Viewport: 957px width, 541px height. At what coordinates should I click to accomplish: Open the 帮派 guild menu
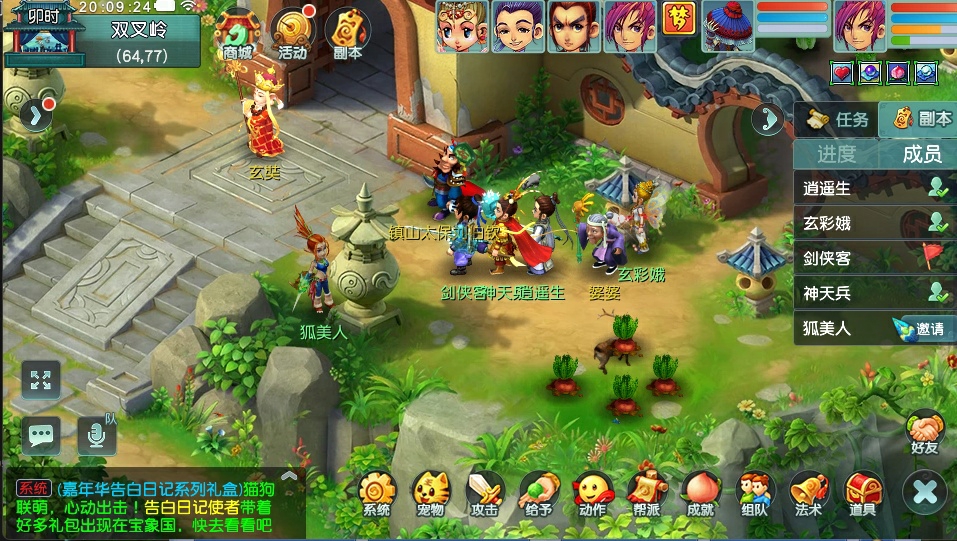click(647, 494)
